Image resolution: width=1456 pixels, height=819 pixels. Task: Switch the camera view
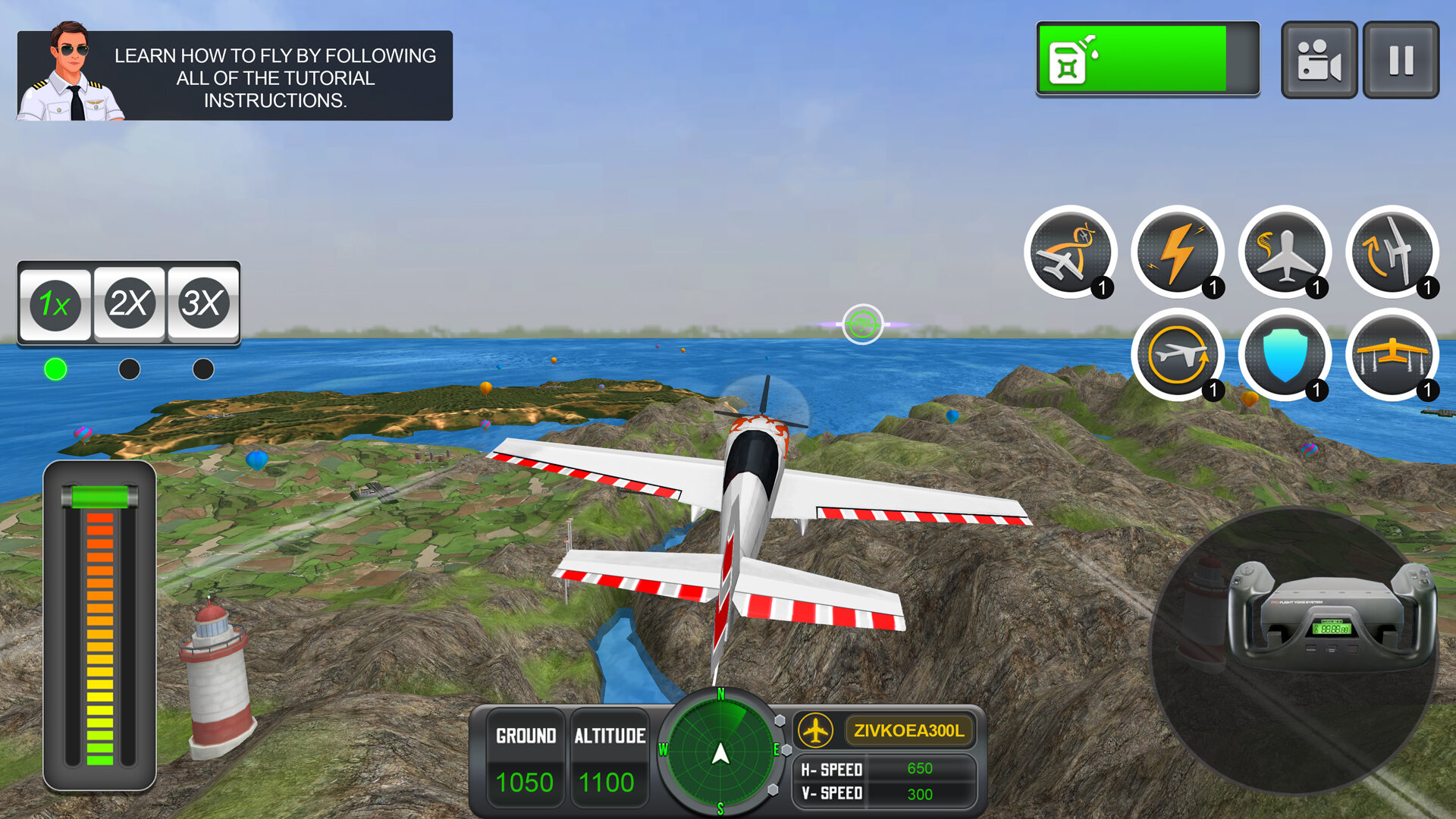[x=1319, y=60]
